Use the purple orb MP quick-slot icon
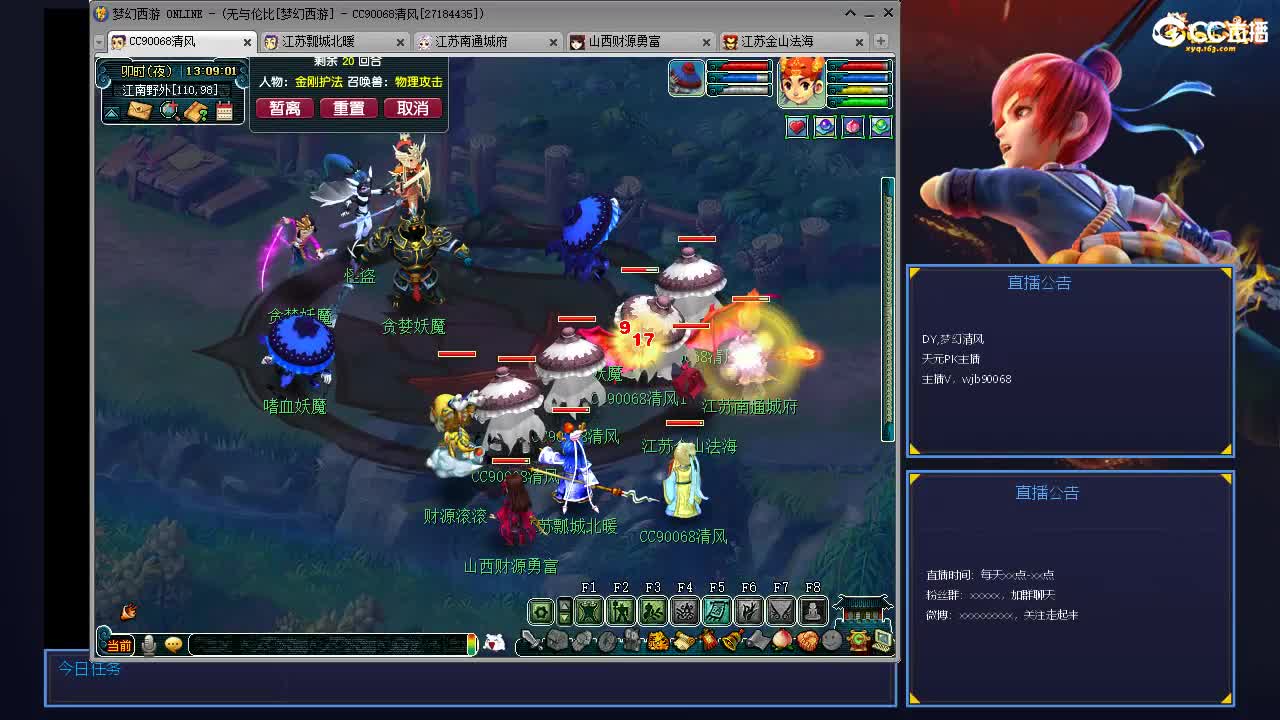Viewport: 1280px width, 720px height. point(824,126)
